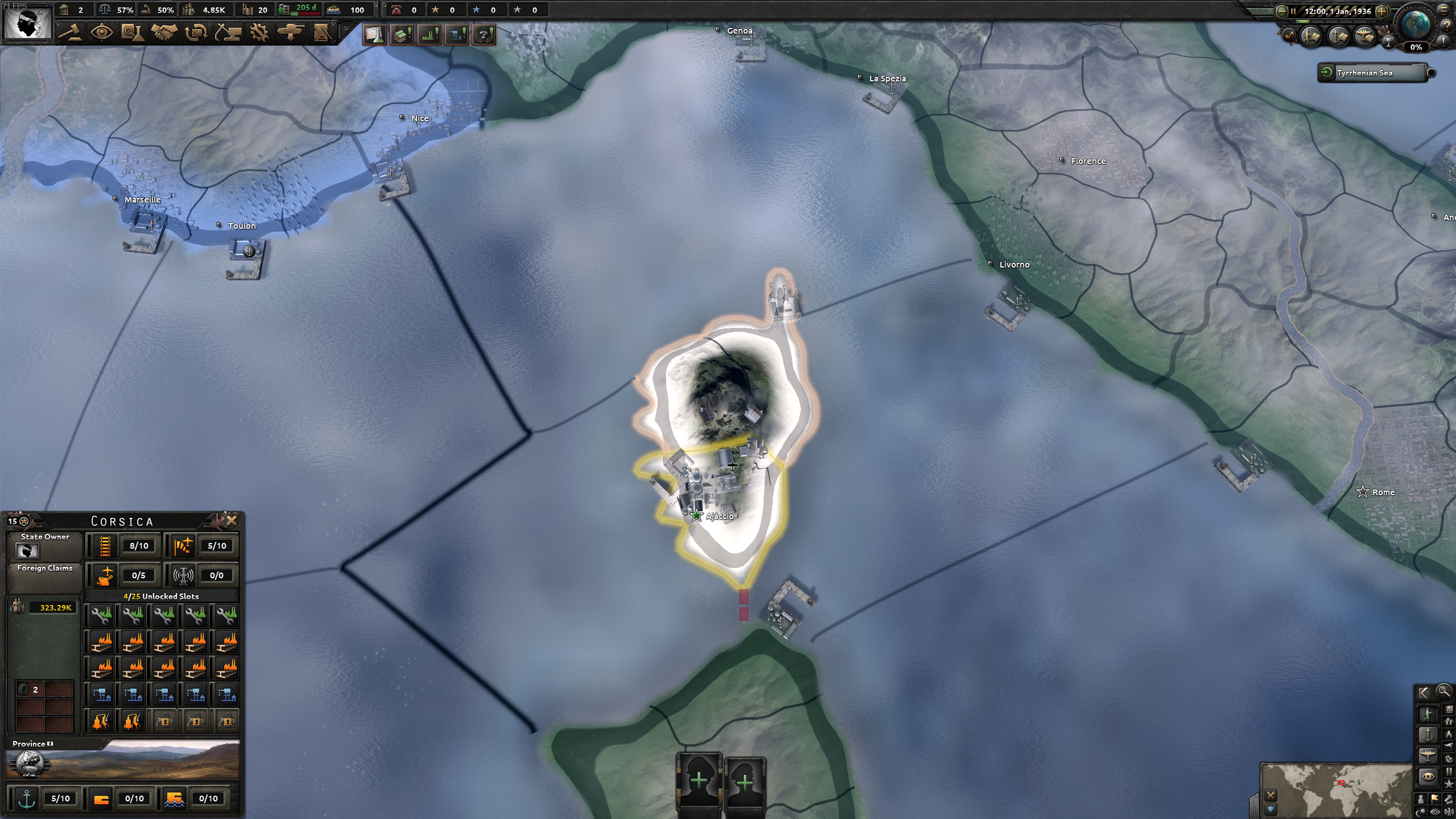1456x819 pixels.
Task: Open the Research tab with the flask icon
Action: [133, 34]
